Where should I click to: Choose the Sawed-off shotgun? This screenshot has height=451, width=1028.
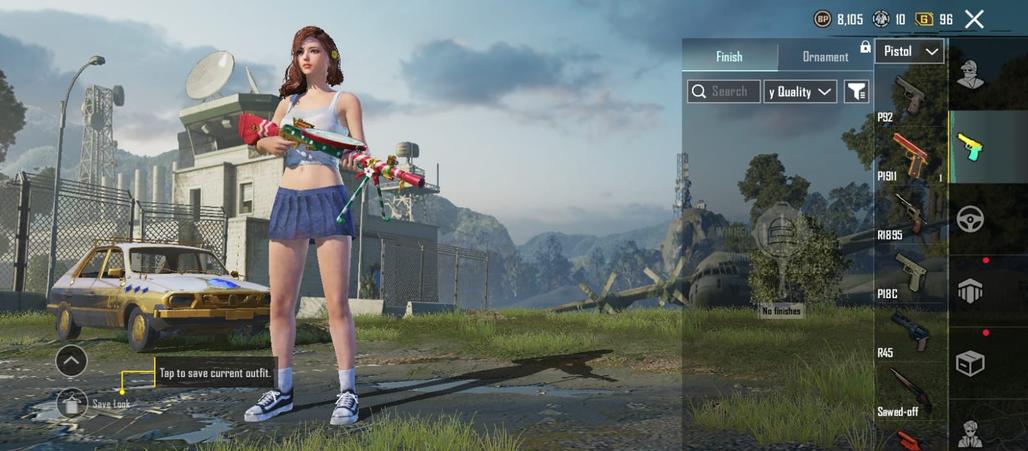(910, 392)
